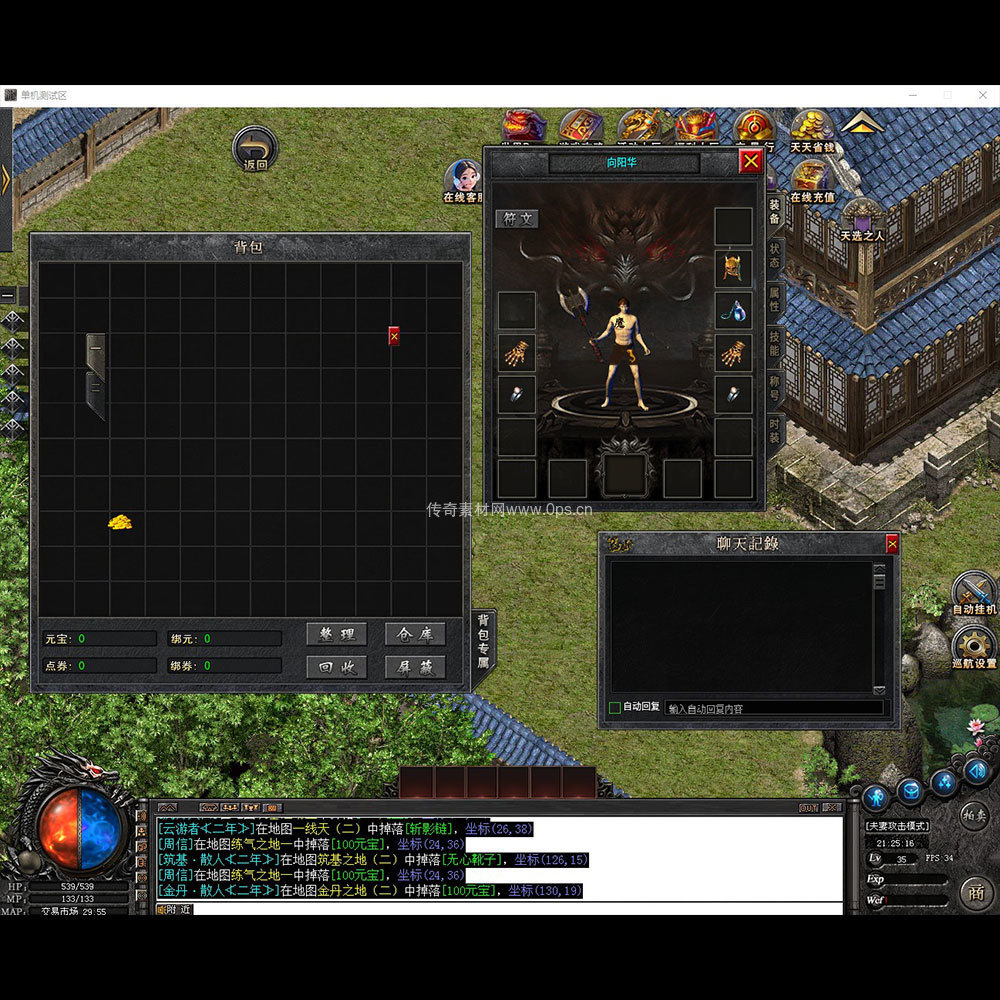Open the 符文 rune button
This screenshot has width=1000, height=1000.
pyautogui.click(x=517, y=219)
